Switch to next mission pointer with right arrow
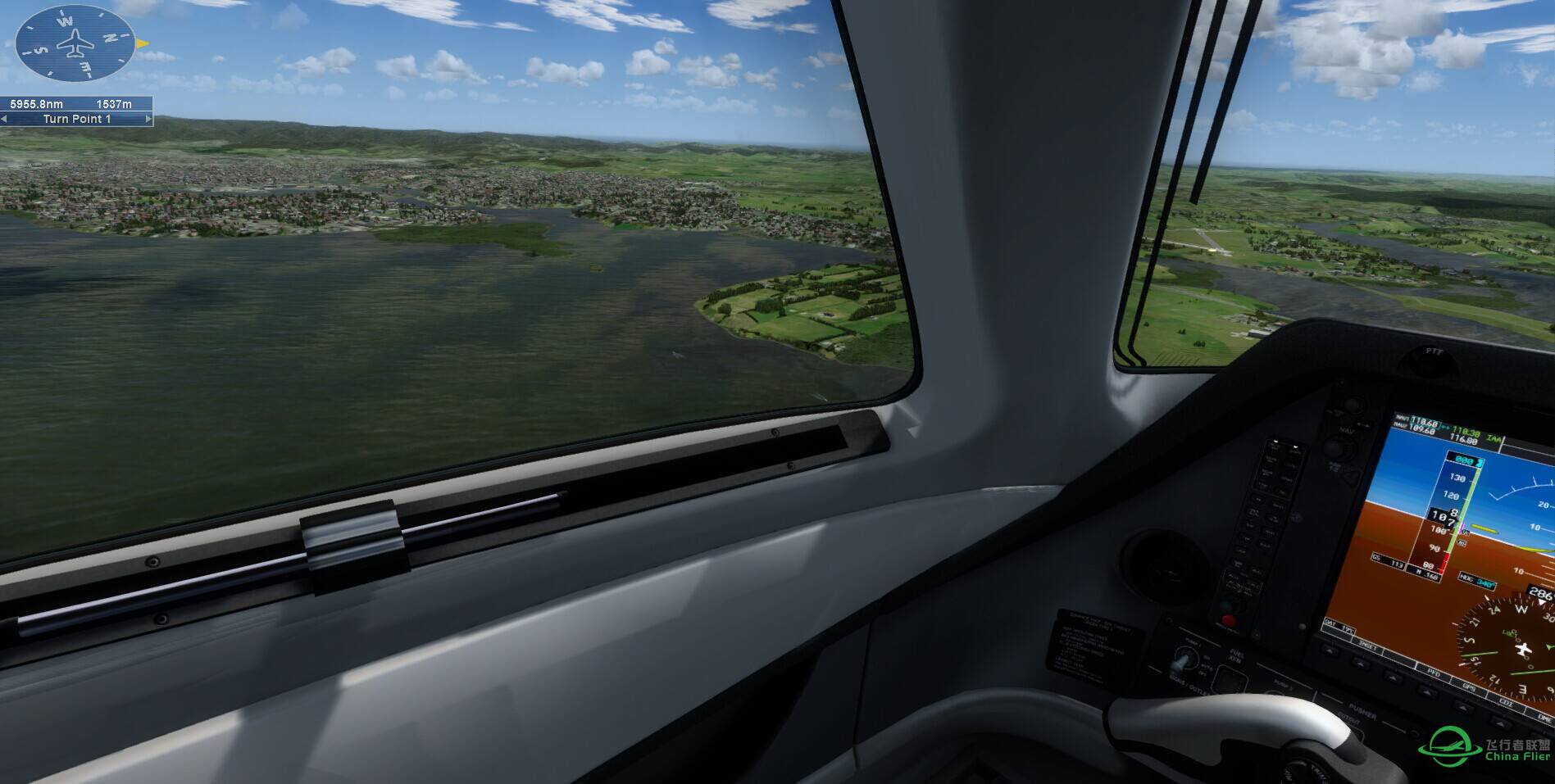This screenshot has height=784, width=1555. [148, 119]
